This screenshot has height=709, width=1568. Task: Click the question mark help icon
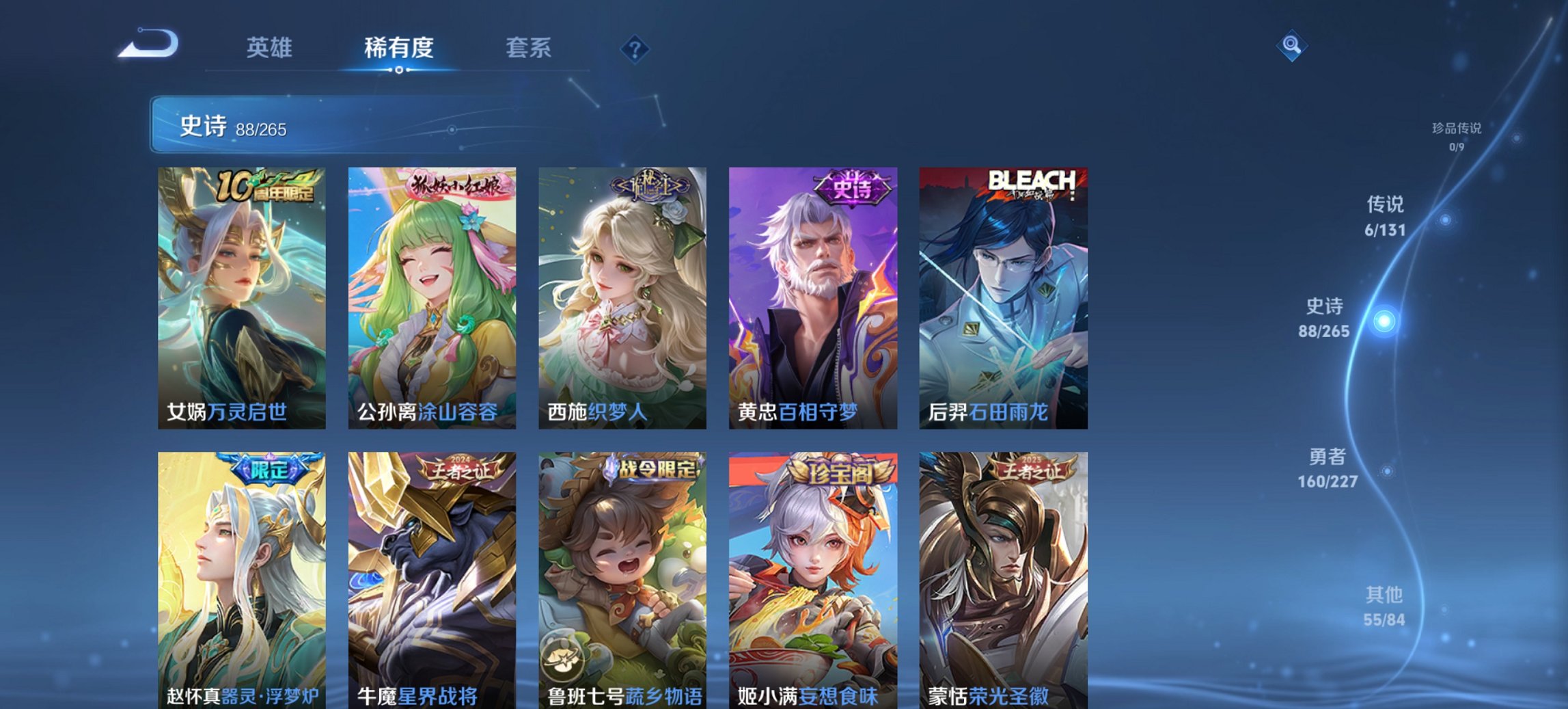634,47
